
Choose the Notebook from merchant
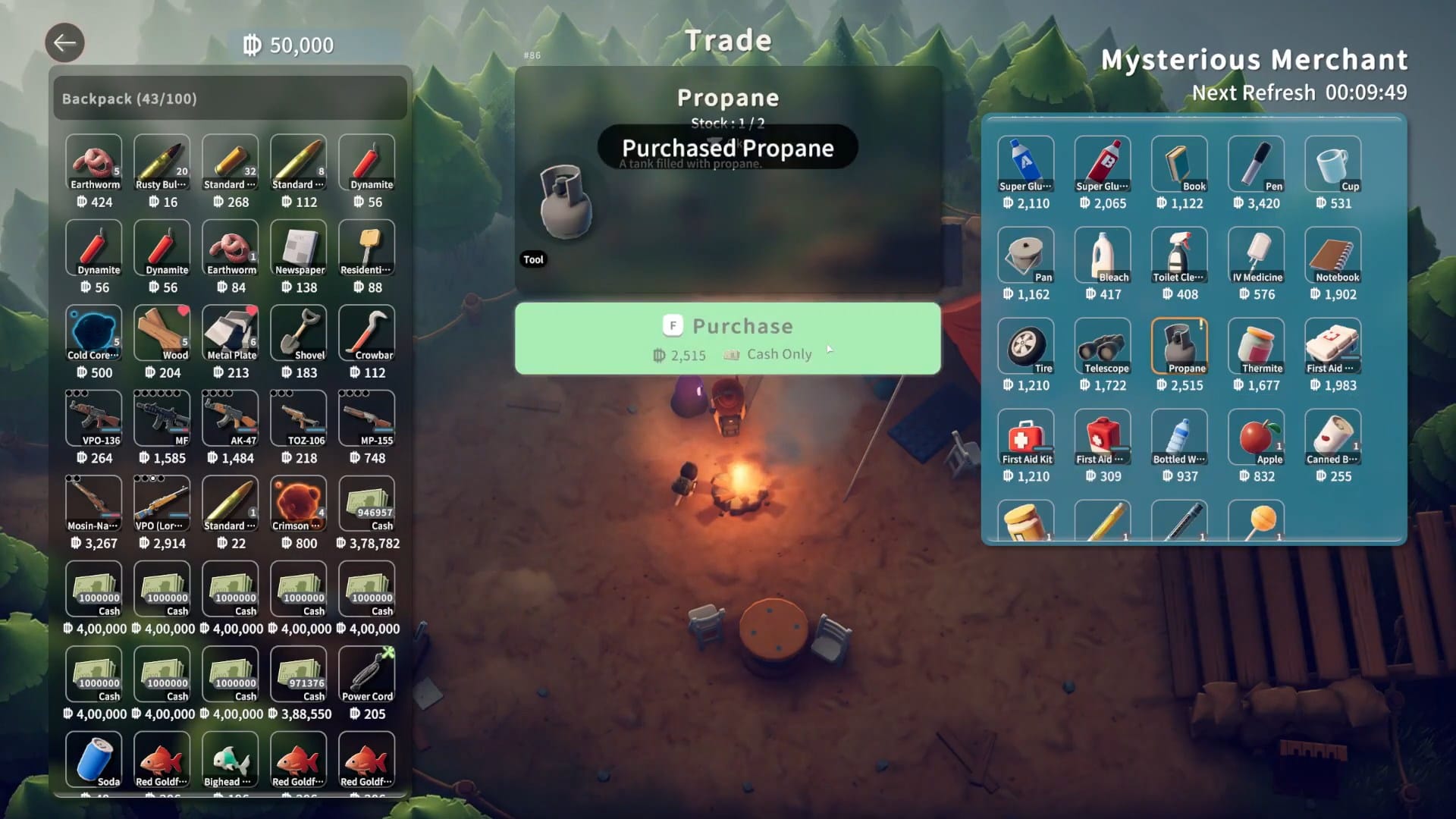tap(1332, 255)
